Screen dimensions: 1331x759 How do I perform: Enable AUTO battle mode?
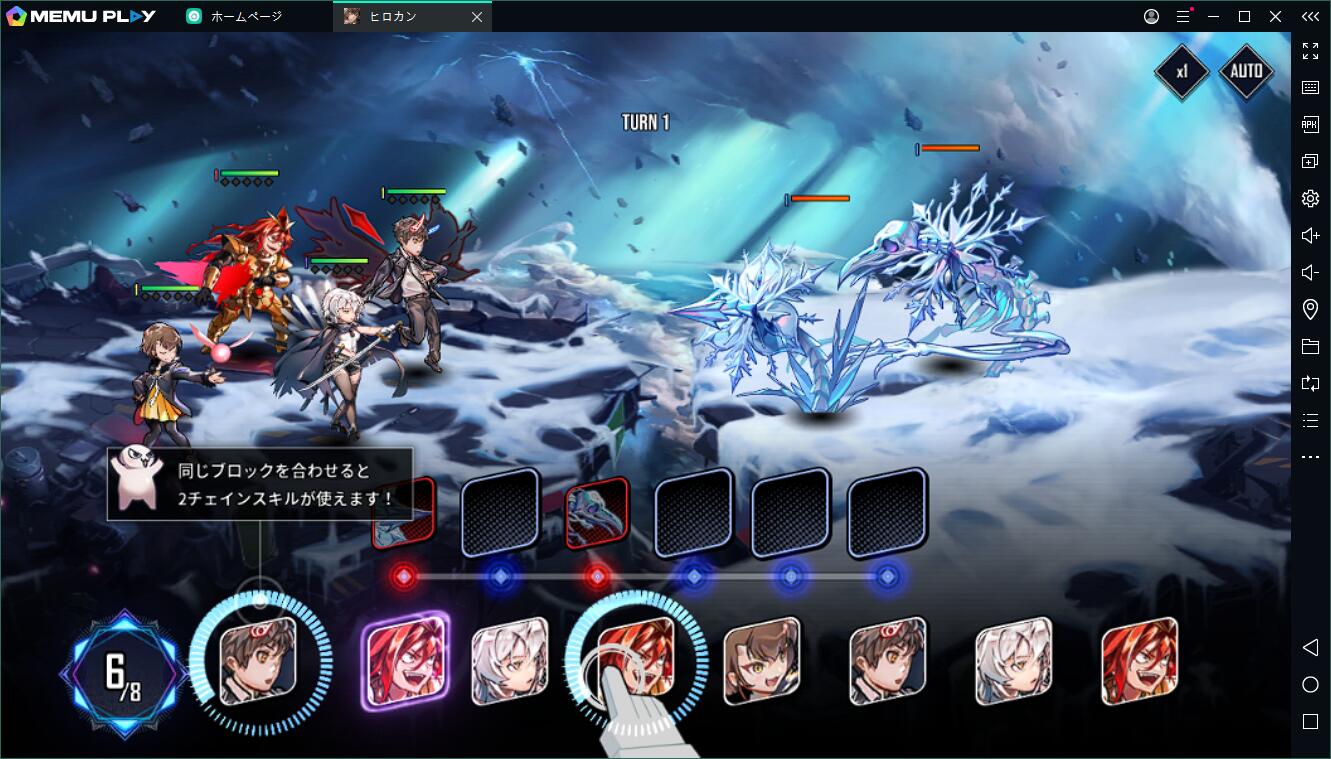pos(1245,72)
